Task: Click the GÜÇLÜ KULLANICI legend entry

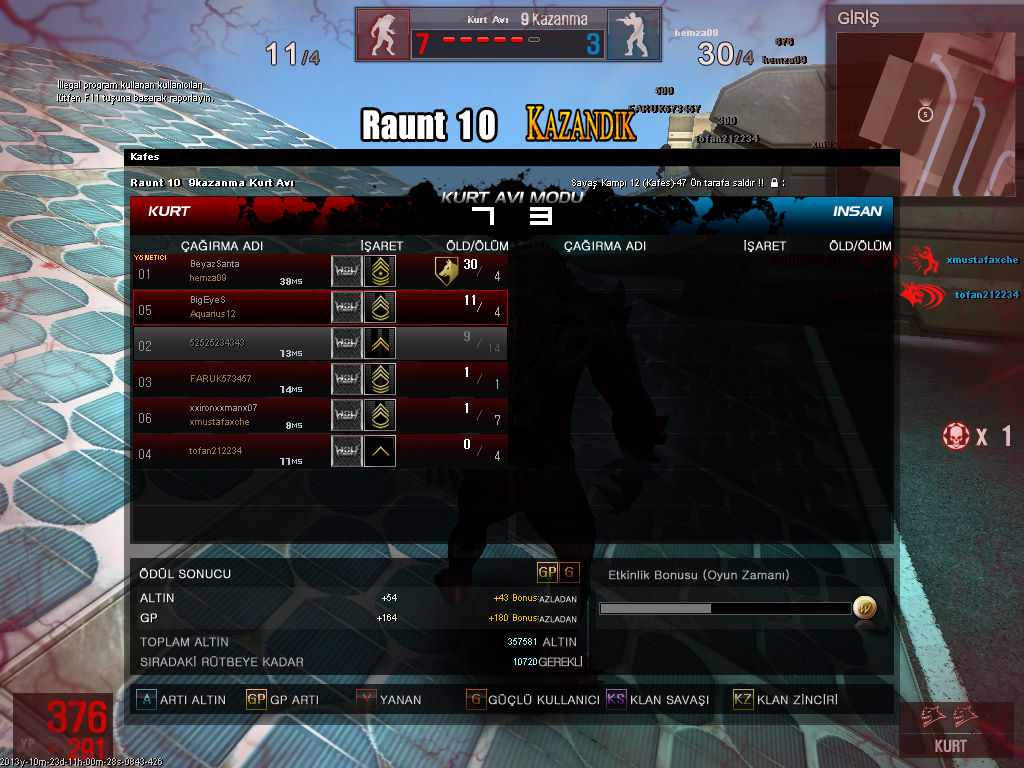Action: (x=476, y=700)
